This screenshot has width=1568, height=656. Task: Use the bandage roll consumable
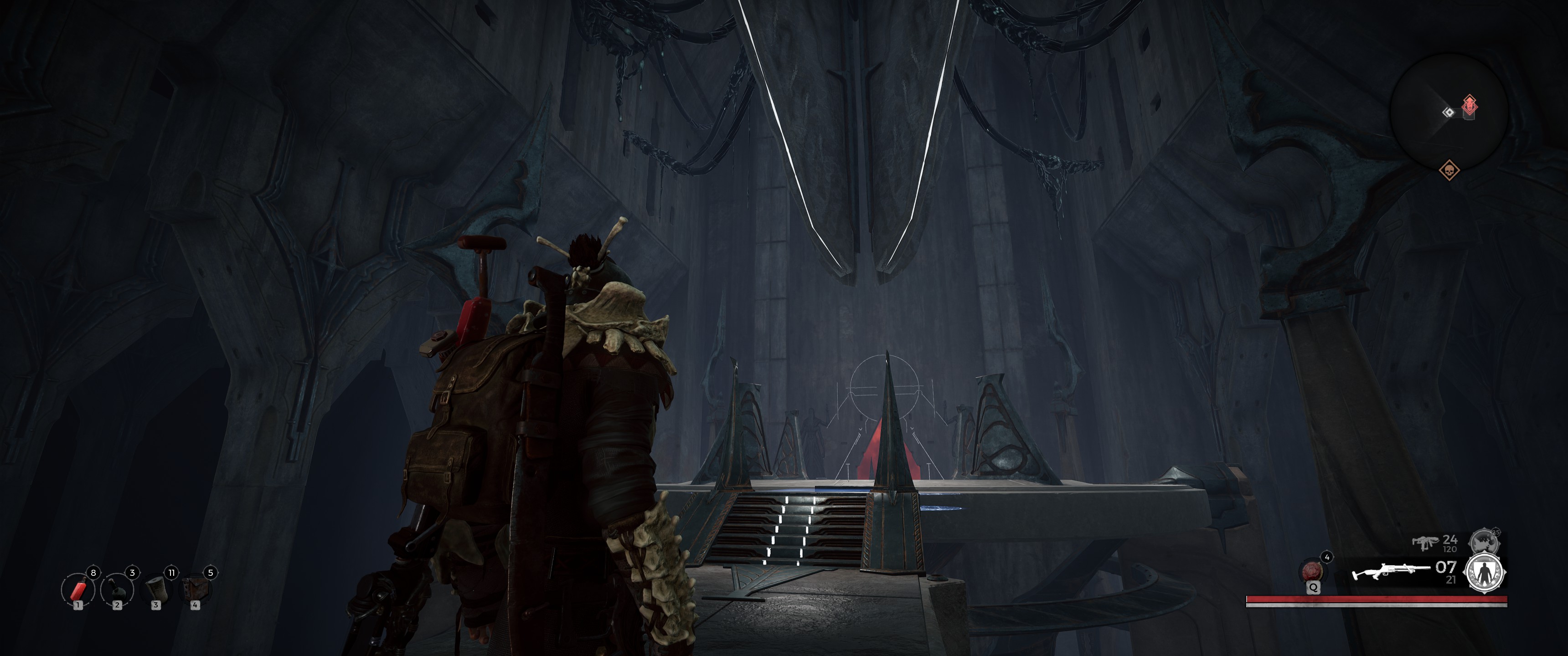(156, 589)
